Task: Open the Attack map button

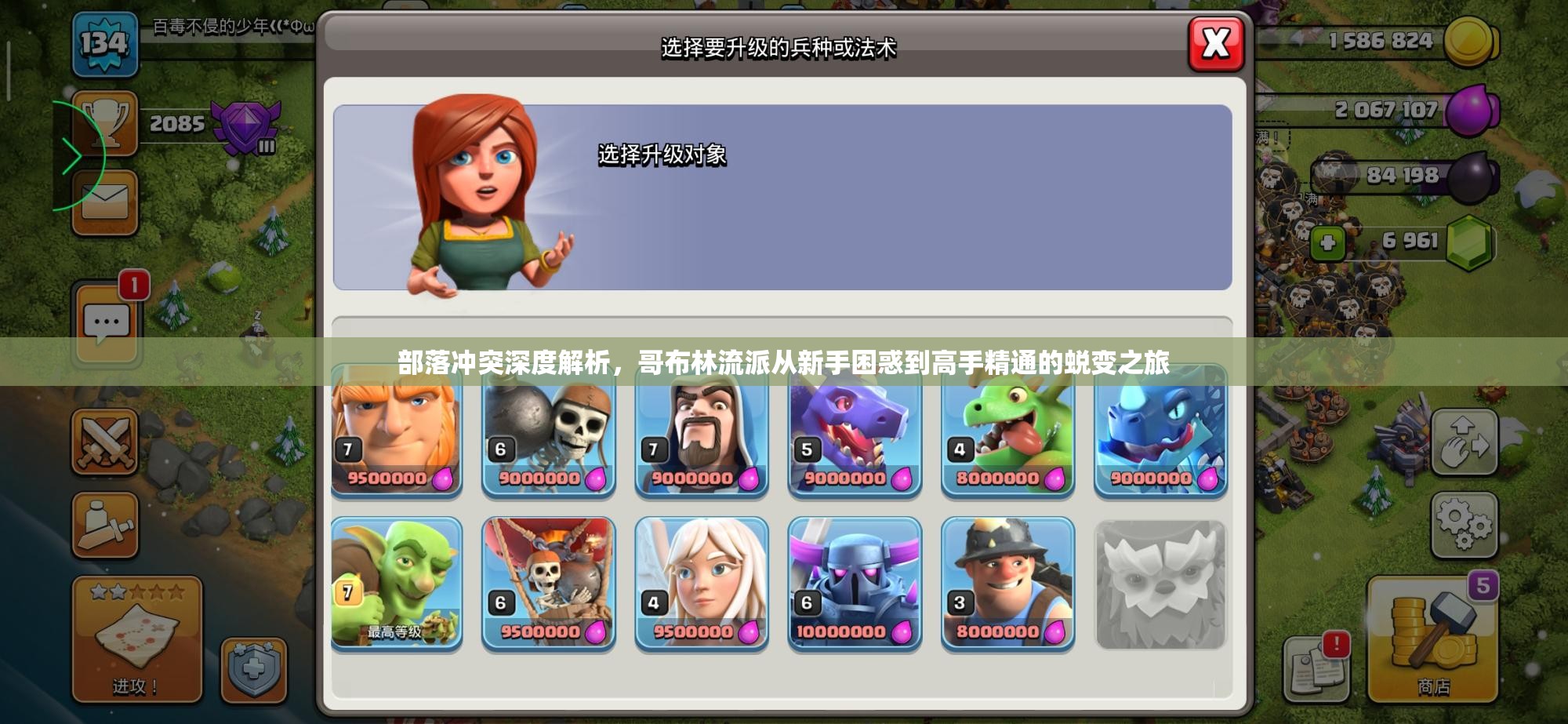Action: [137, 639]
